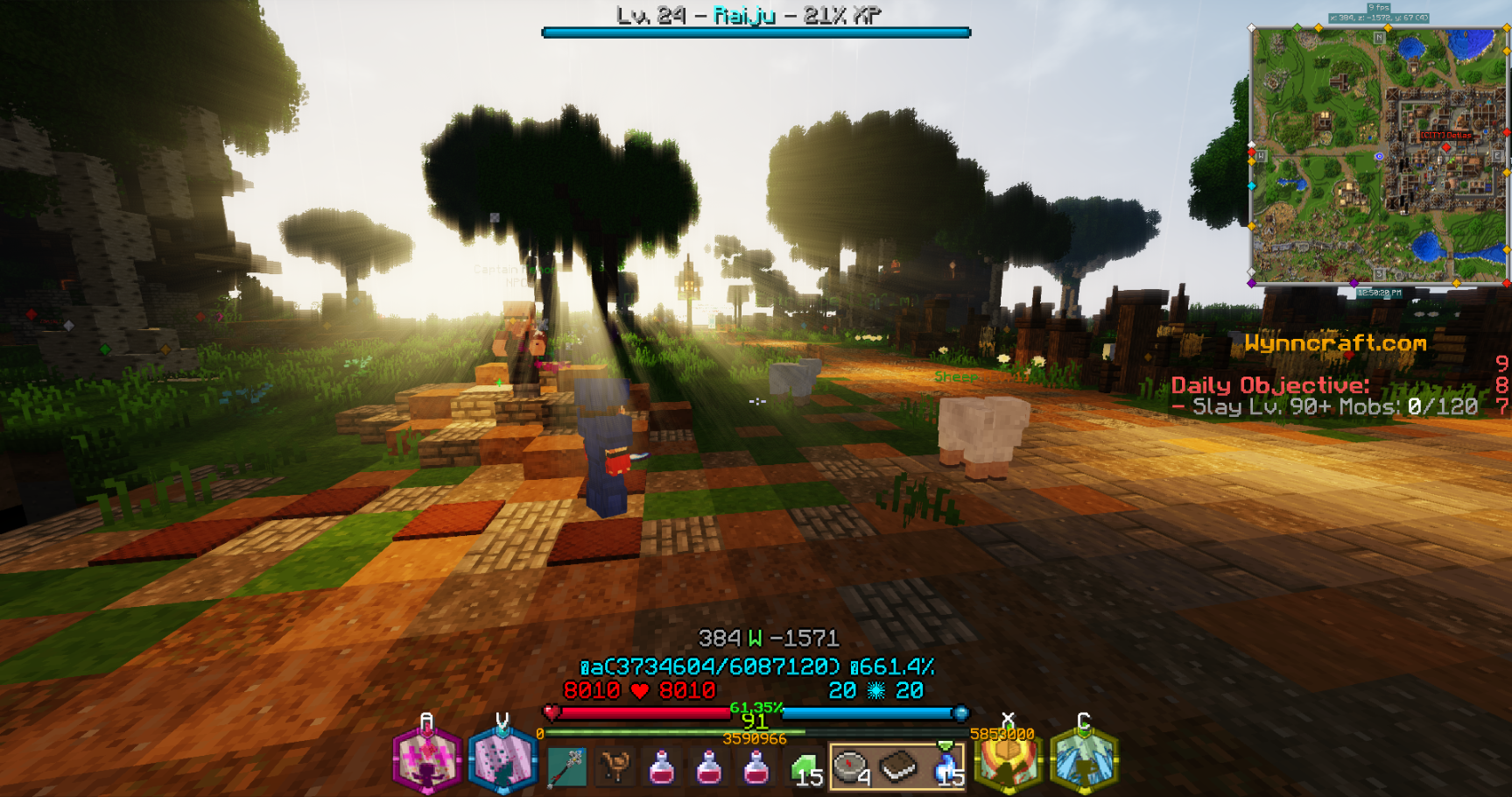Click the [CITY] Detlas marker on the minimap
This screenshot has height=797, width=1512.
coord(1445,136)
